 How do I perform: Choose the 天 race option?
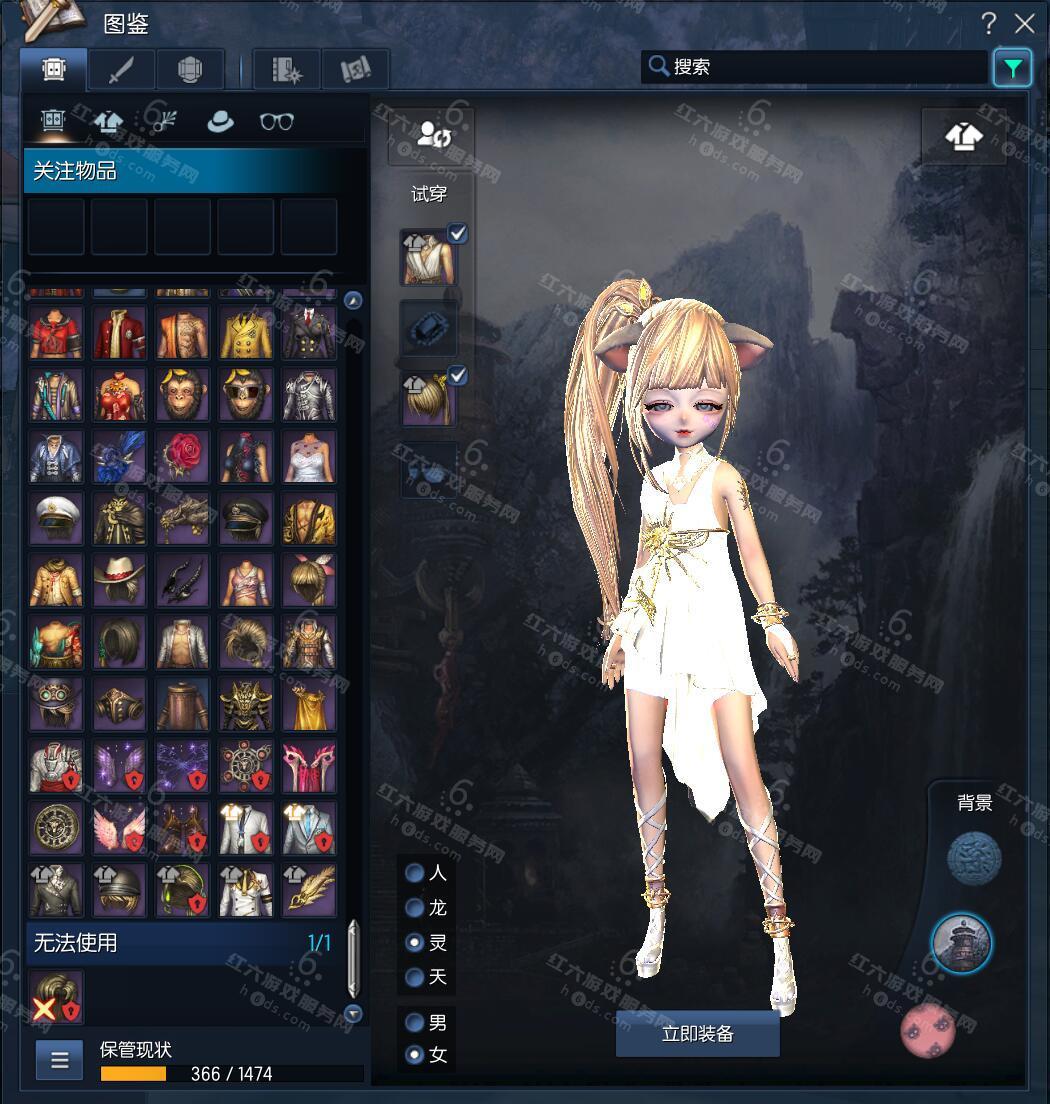click(414, 977)
